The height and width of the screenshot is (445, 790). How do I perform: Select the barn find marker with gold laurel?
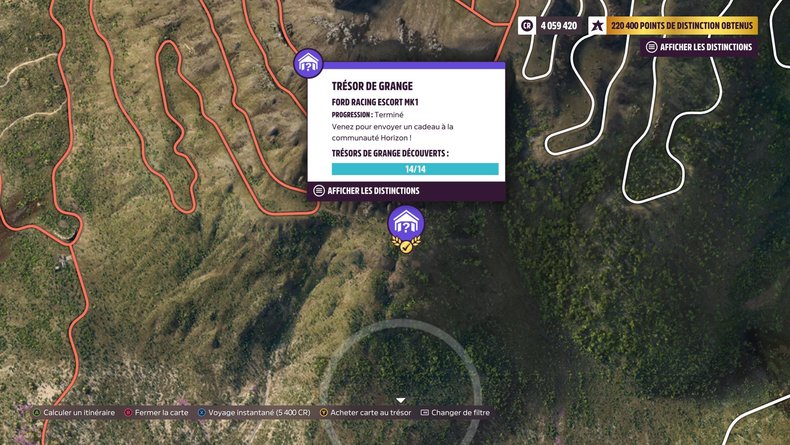click(406, 226)
